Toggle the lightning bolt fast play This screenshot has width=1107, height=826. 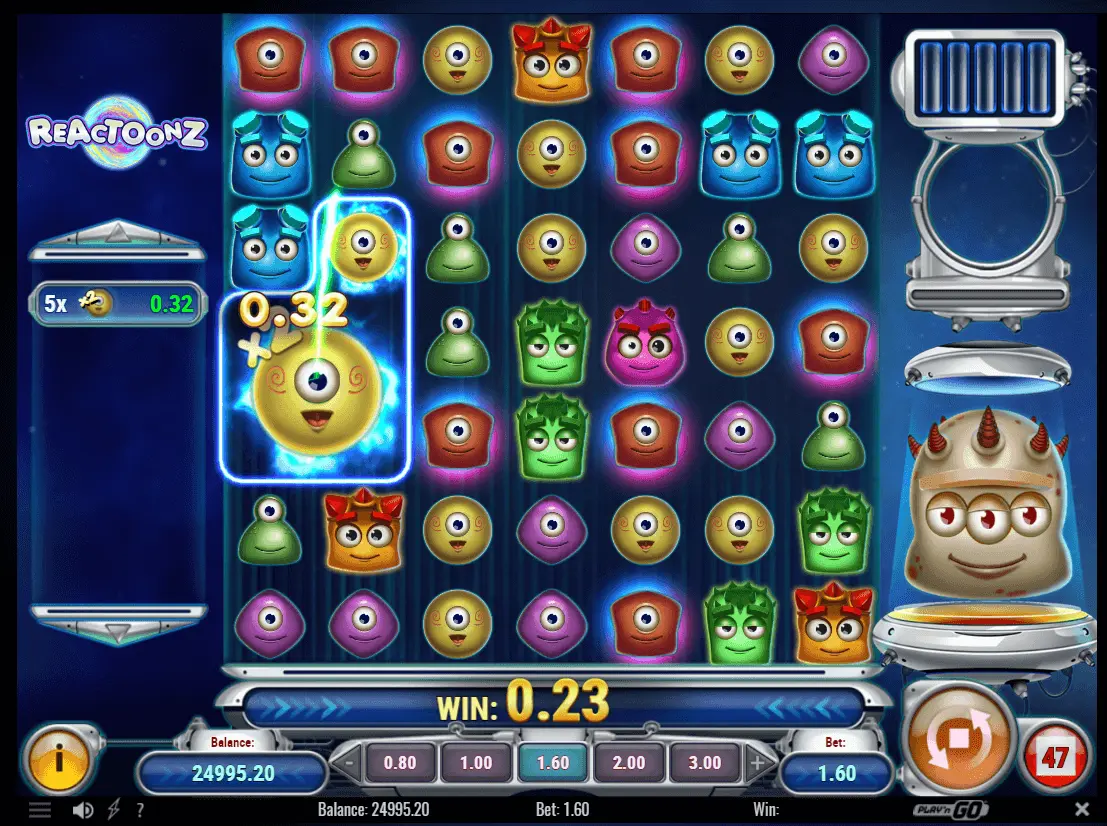click(113, 809)
